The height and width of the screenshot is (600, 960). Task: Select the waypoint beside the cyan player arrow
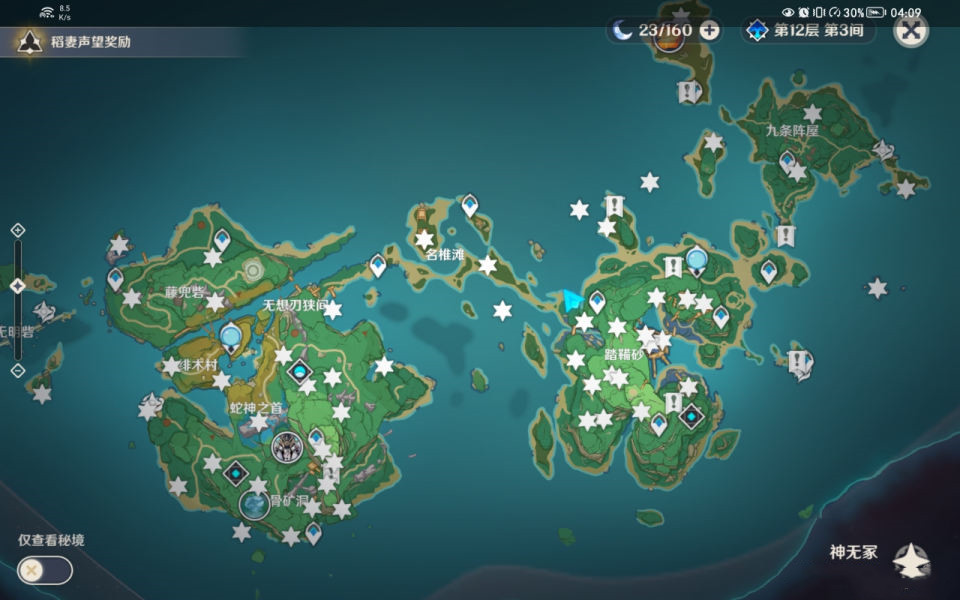(x=597, y=300)
